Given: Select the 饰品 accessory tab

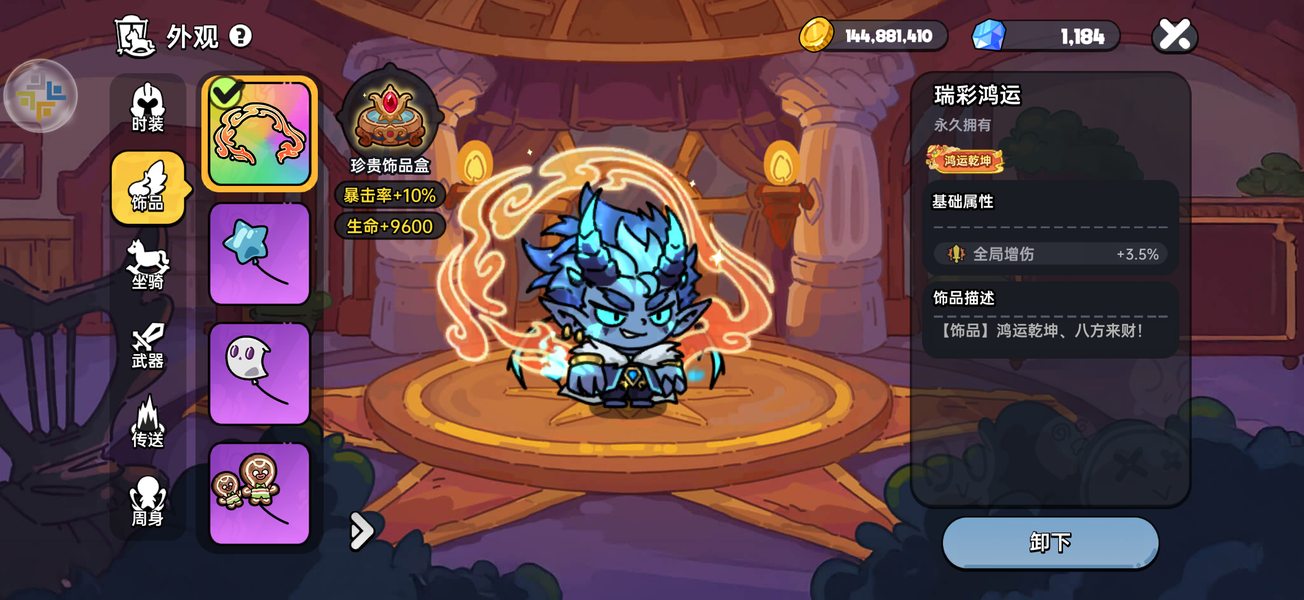Looking at the screenshot, I should [147, 187].
